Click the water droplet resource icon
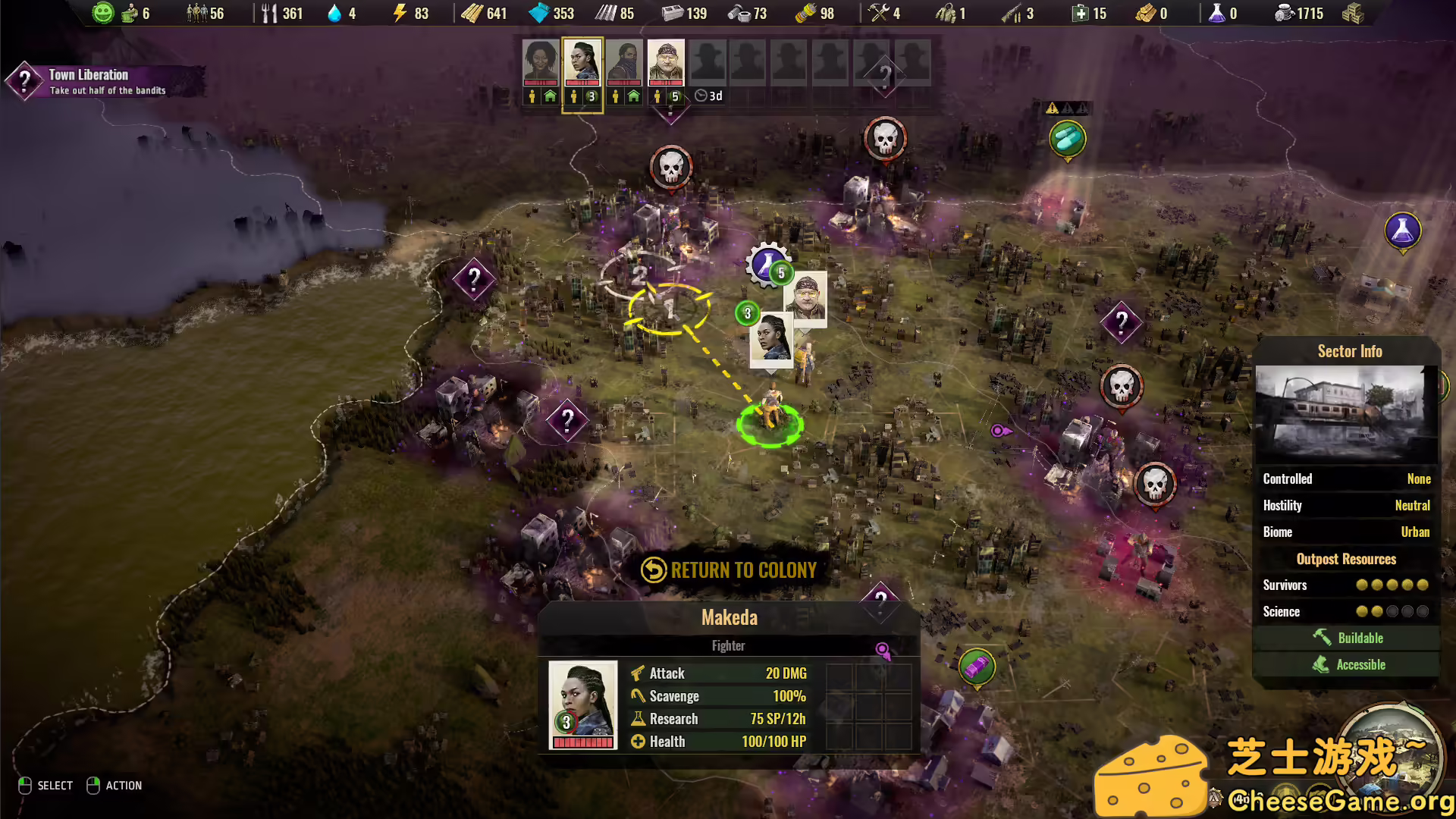The image size is (1456, 819). (334, 13)
